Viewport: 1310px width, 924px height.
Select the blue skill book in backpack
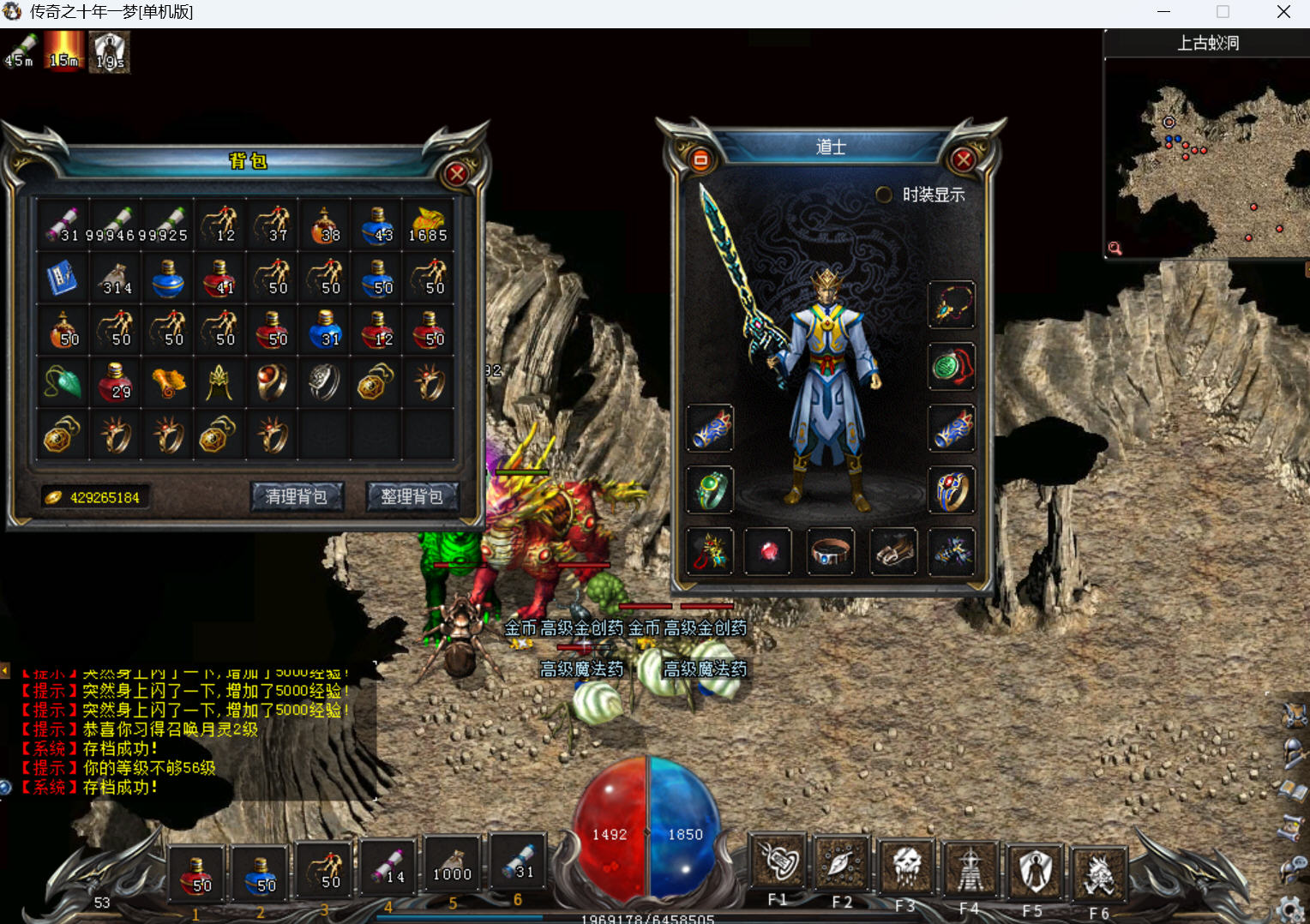63,278
